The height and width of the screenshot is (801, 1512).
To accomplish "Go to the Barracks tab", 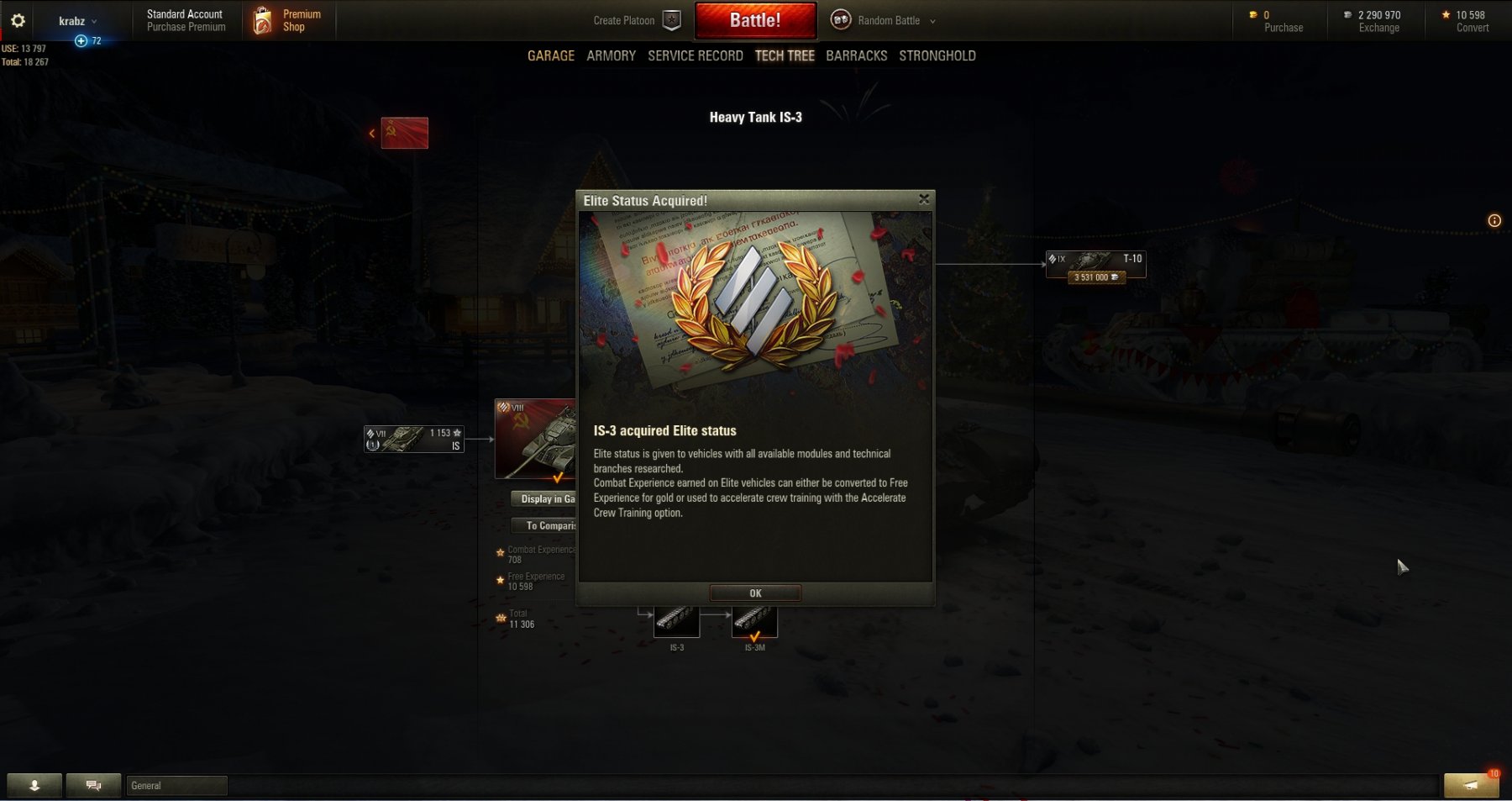I will pos(856,55).
